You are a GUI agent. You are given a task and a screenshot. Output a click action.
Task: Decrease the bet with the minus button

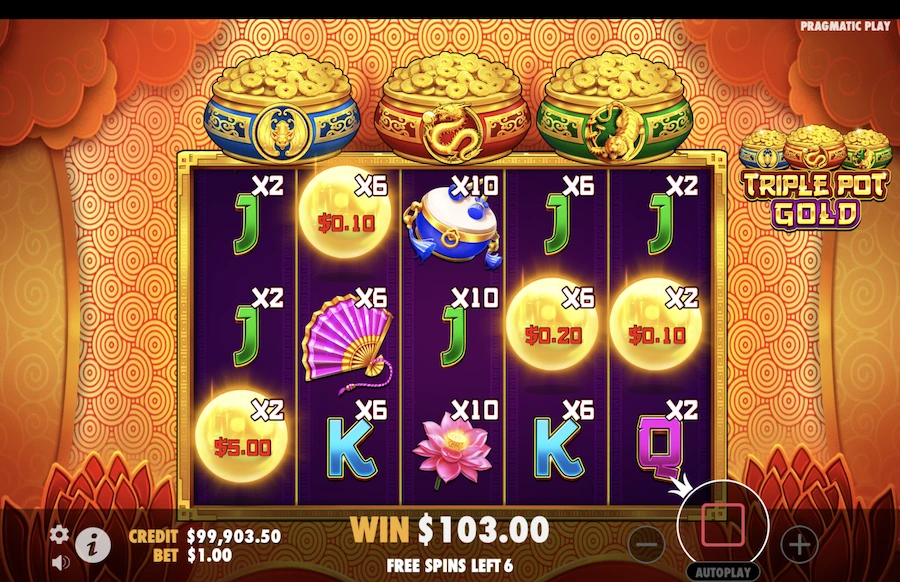click(x=648, y=544)
